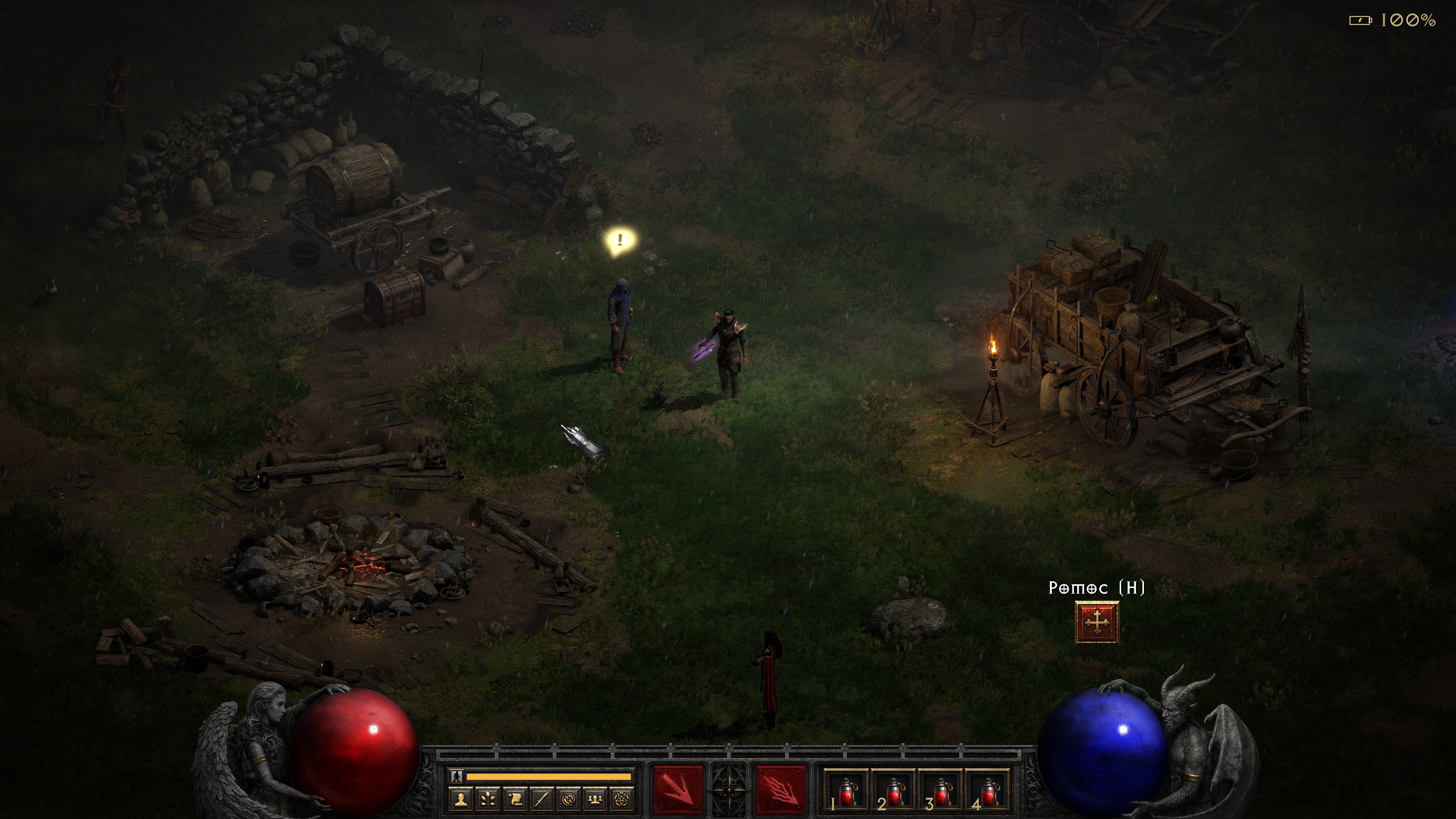Image resolution: width=1456 pixels, height=819 pixels.
Task: Select the right skill flame-claw button
Action: (x=781, y=789)
